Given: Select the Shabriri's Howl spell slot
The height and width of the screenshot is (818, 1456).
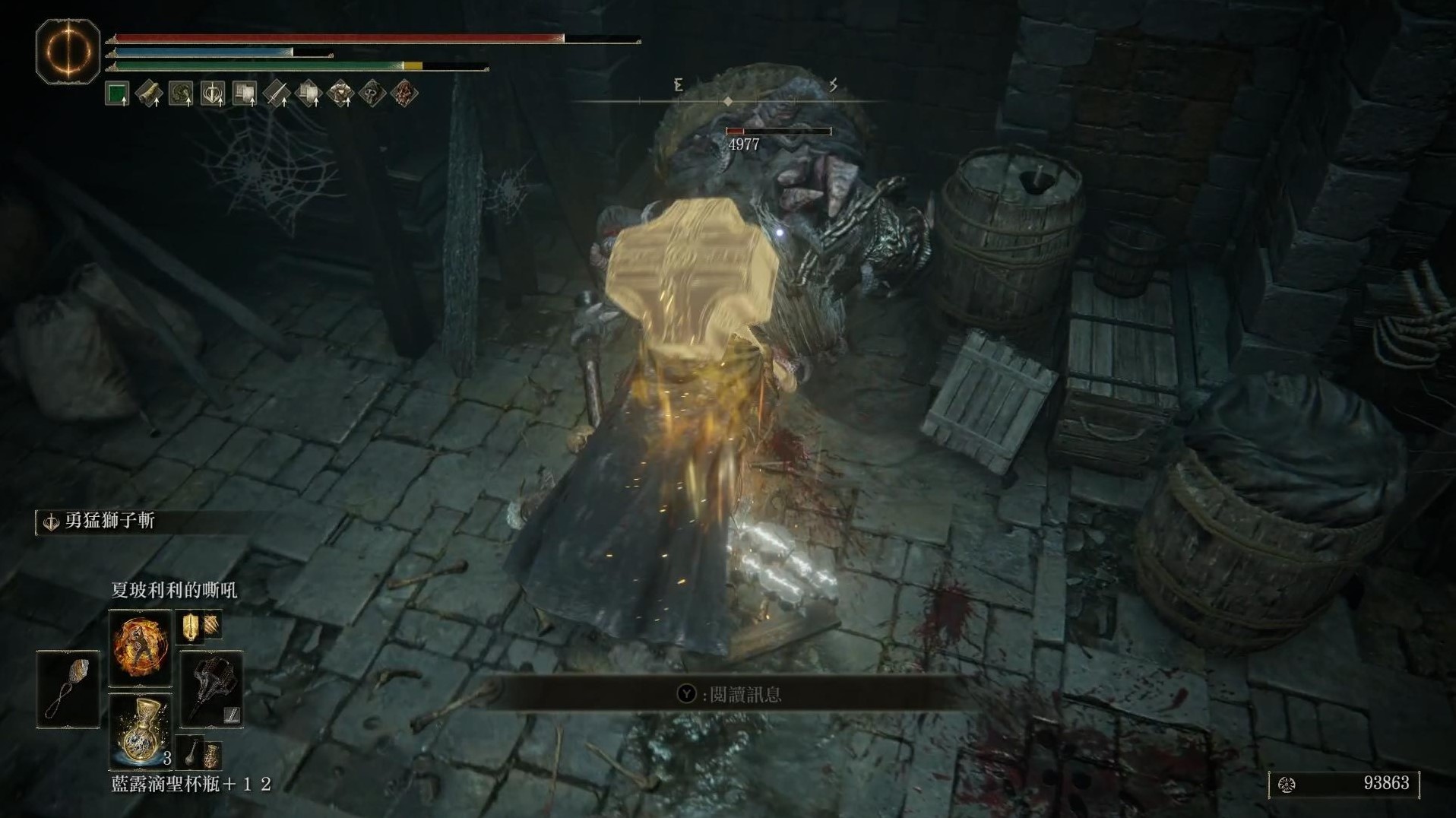Looking at the screenshot, I should (141, 646).
